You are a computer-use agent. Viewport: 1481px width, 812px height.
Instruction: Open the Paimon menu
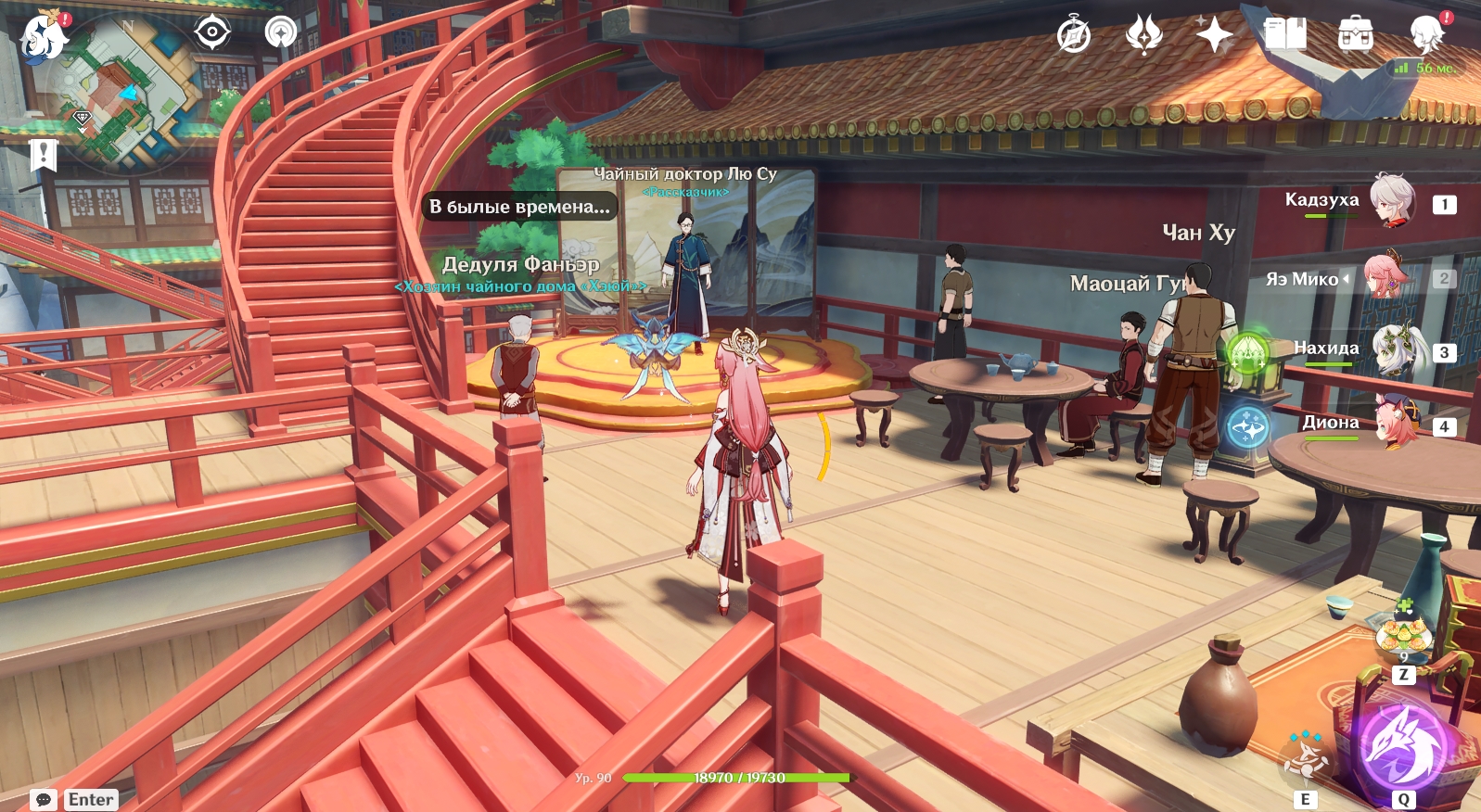pyautogui.click(x=43, y=39)
